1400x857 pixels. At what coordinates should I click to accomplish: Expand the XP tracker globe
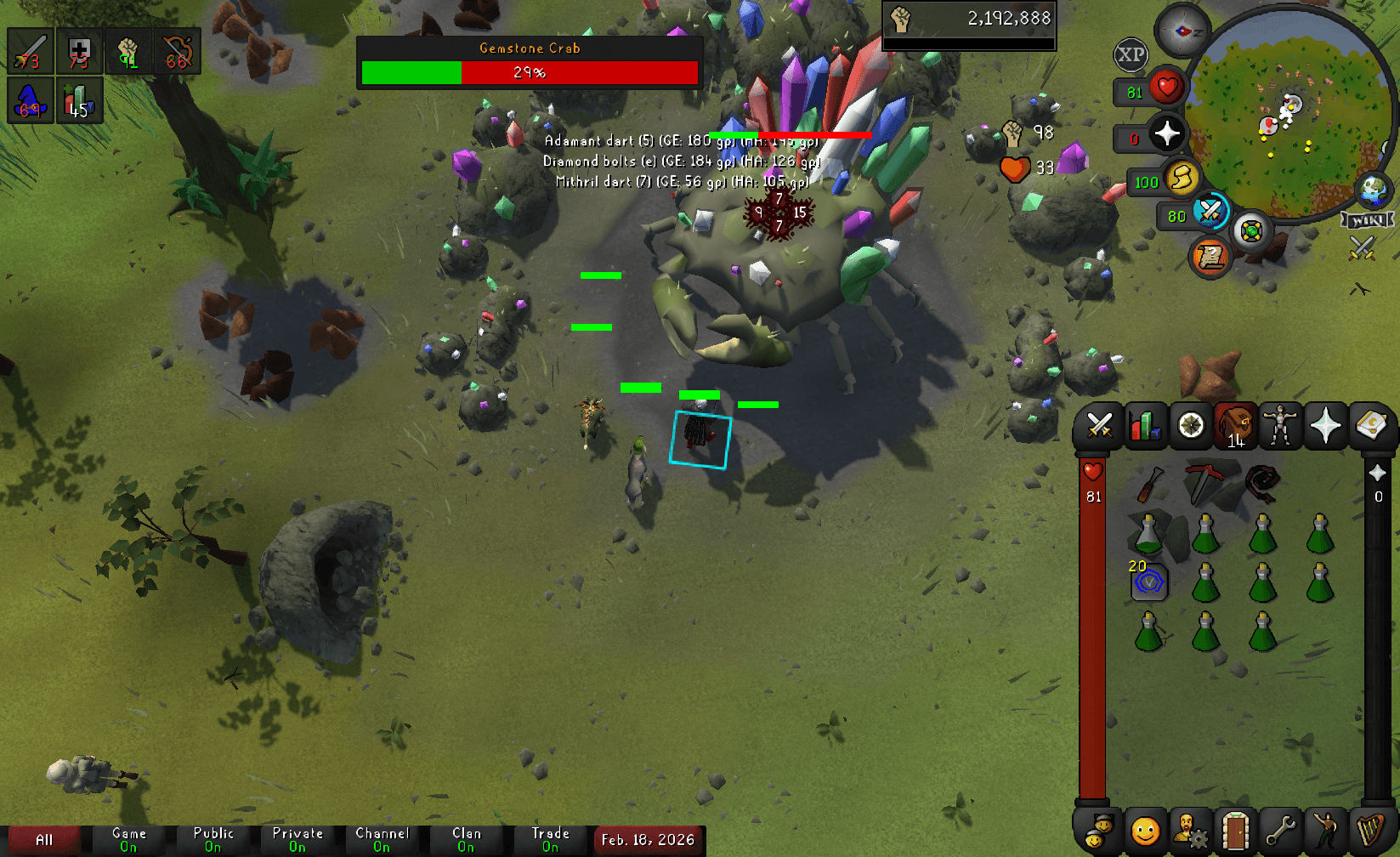click(x=1130, y=55)
